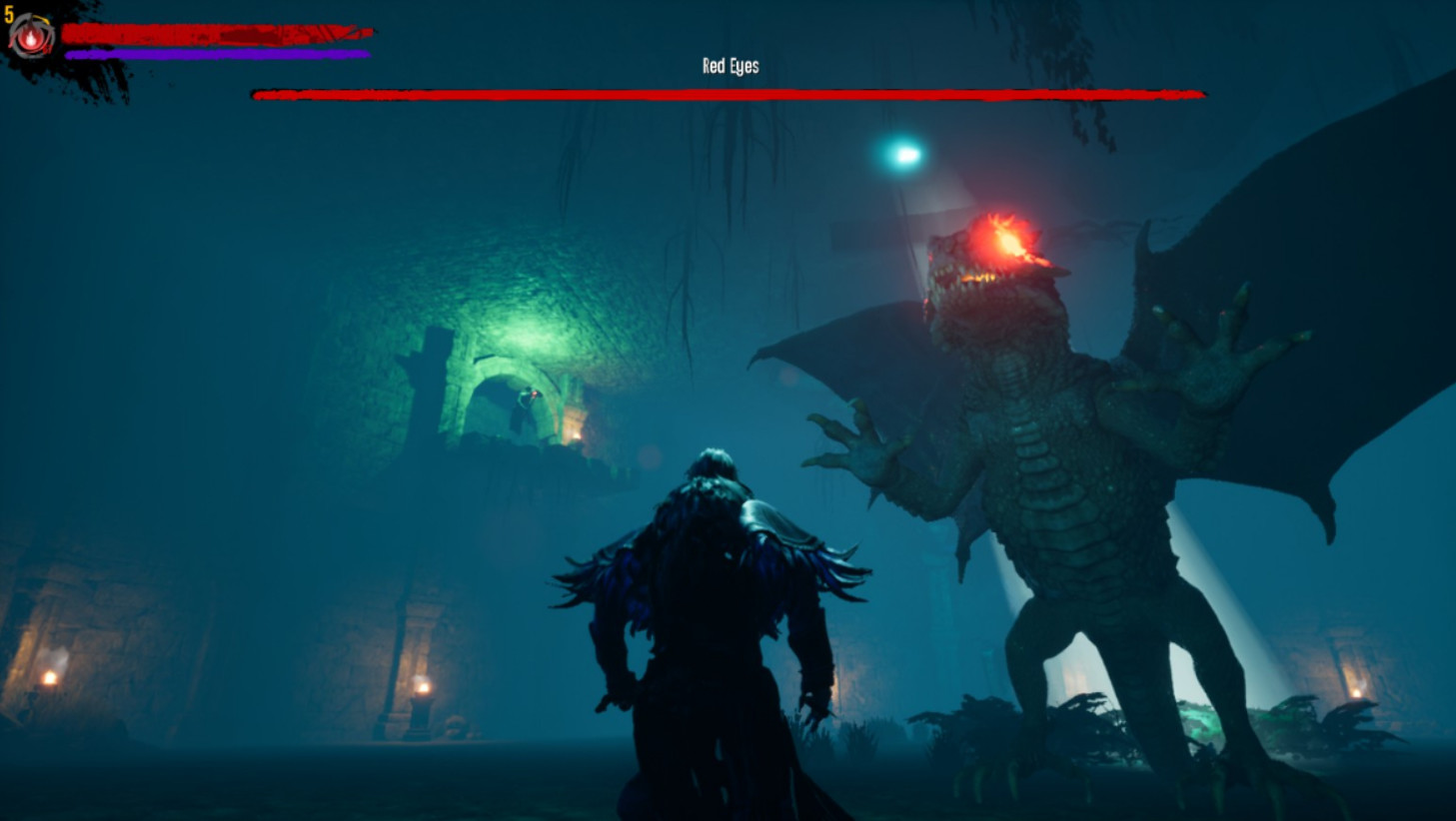
Task: Click the purple stamina bar in the HUD
Action: [215, 52]
